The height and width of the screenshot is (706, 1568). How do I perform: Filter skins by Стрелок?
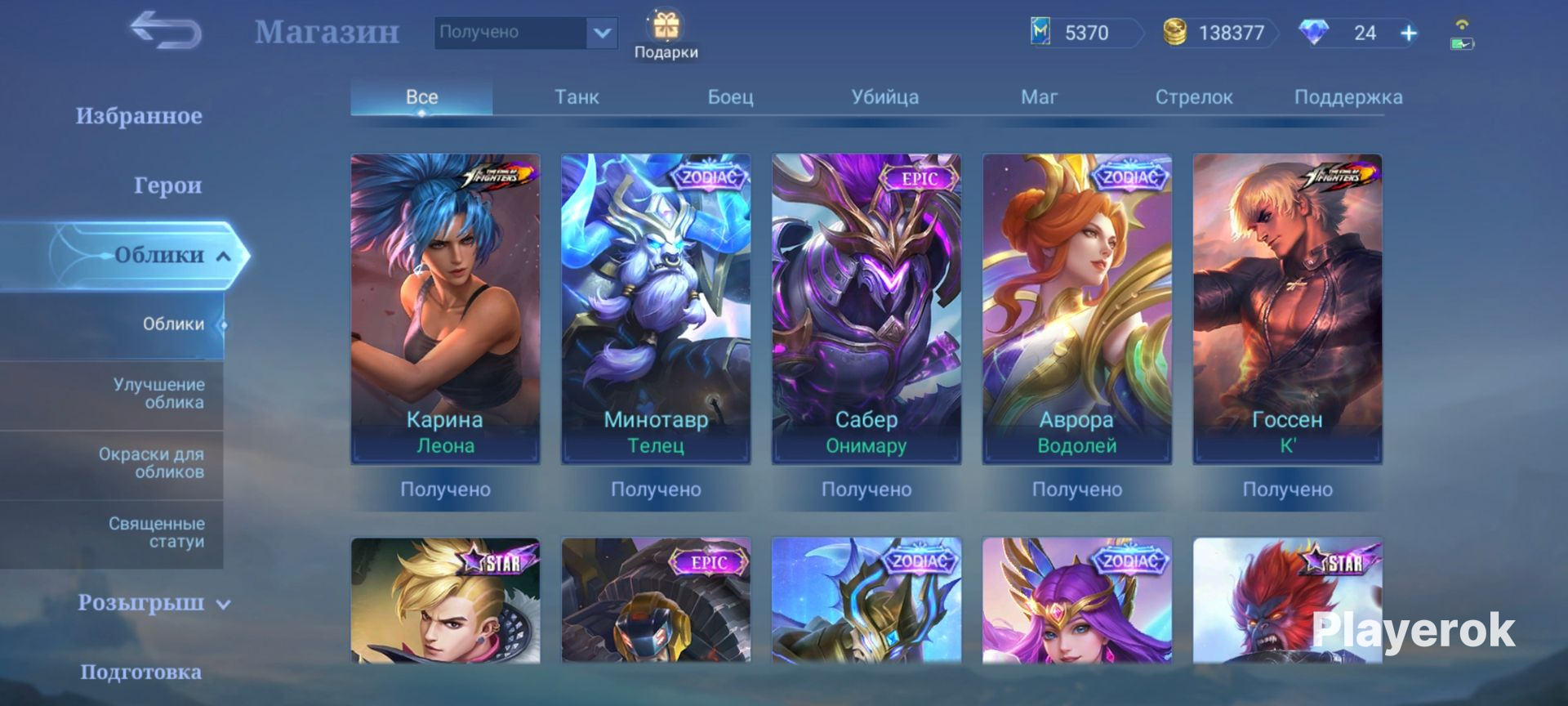1193,97
